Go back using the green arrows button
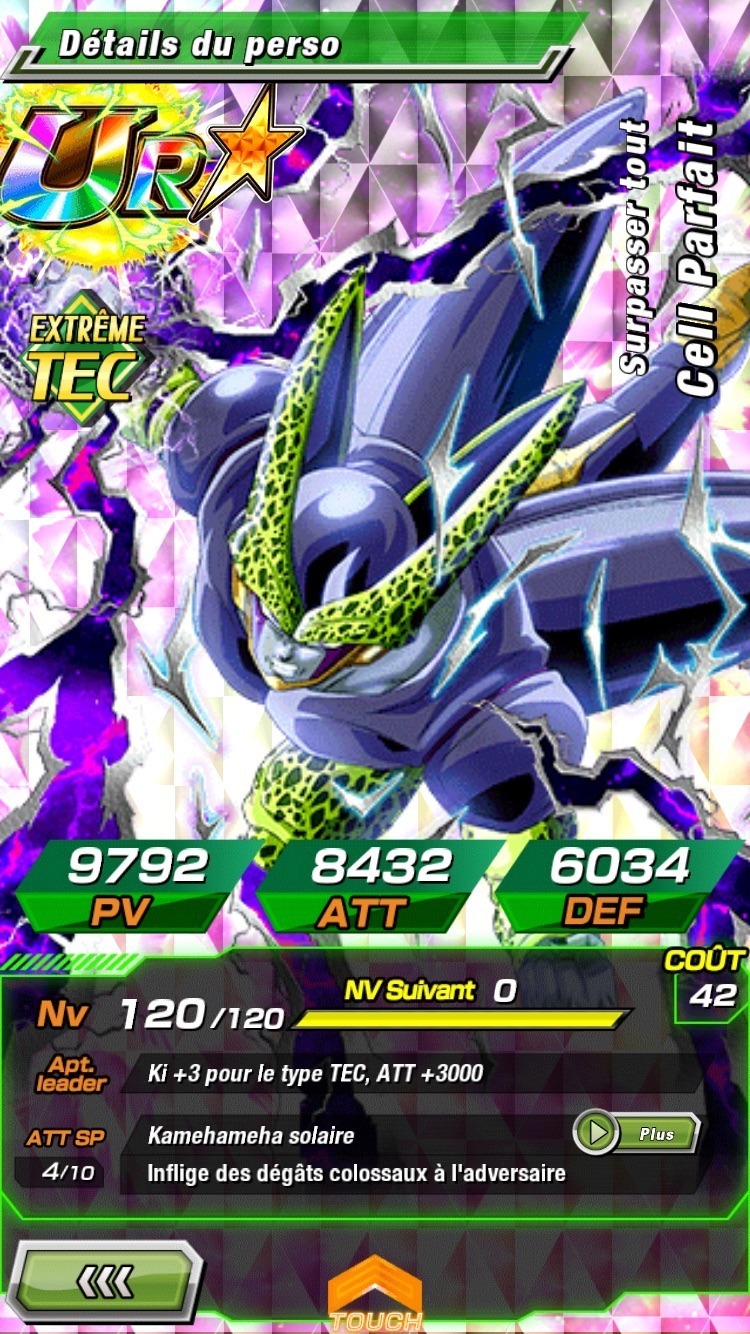750x1334 pixels. tap(104, 1279)
